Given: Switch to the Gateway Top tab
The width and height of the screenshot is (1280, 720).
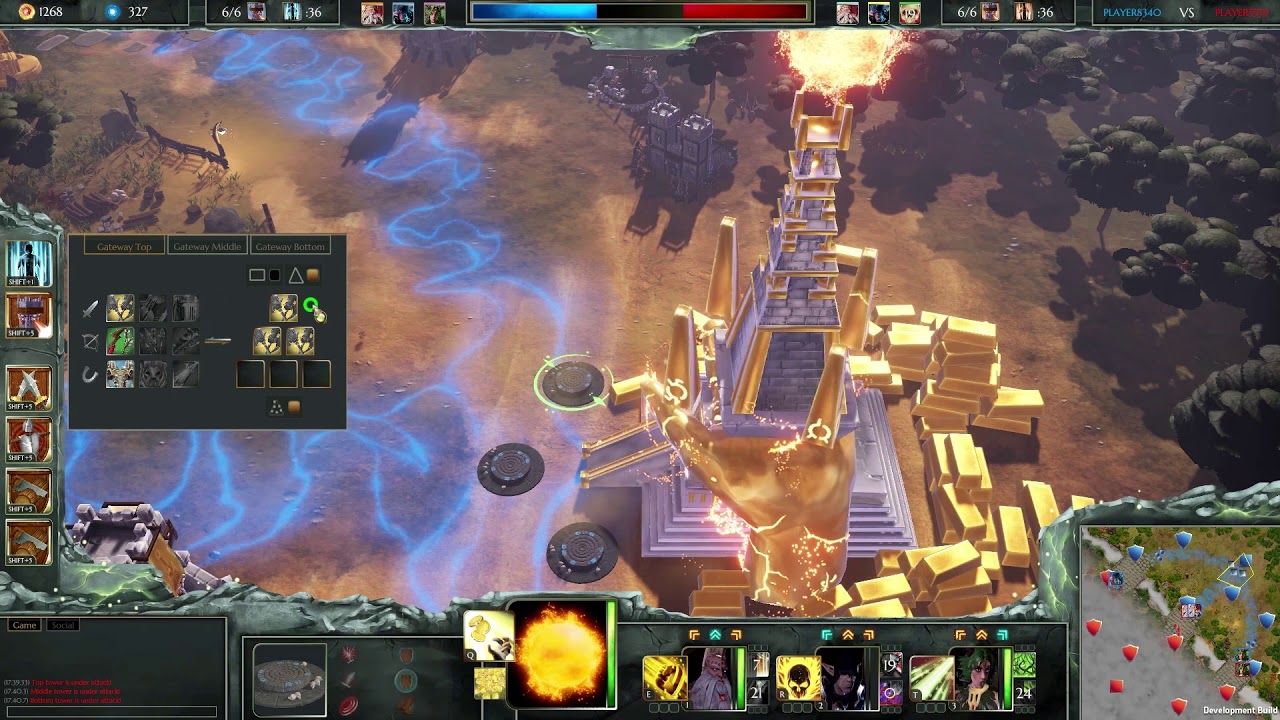Looking at the screenshot, I should click(x=124, y=247).
